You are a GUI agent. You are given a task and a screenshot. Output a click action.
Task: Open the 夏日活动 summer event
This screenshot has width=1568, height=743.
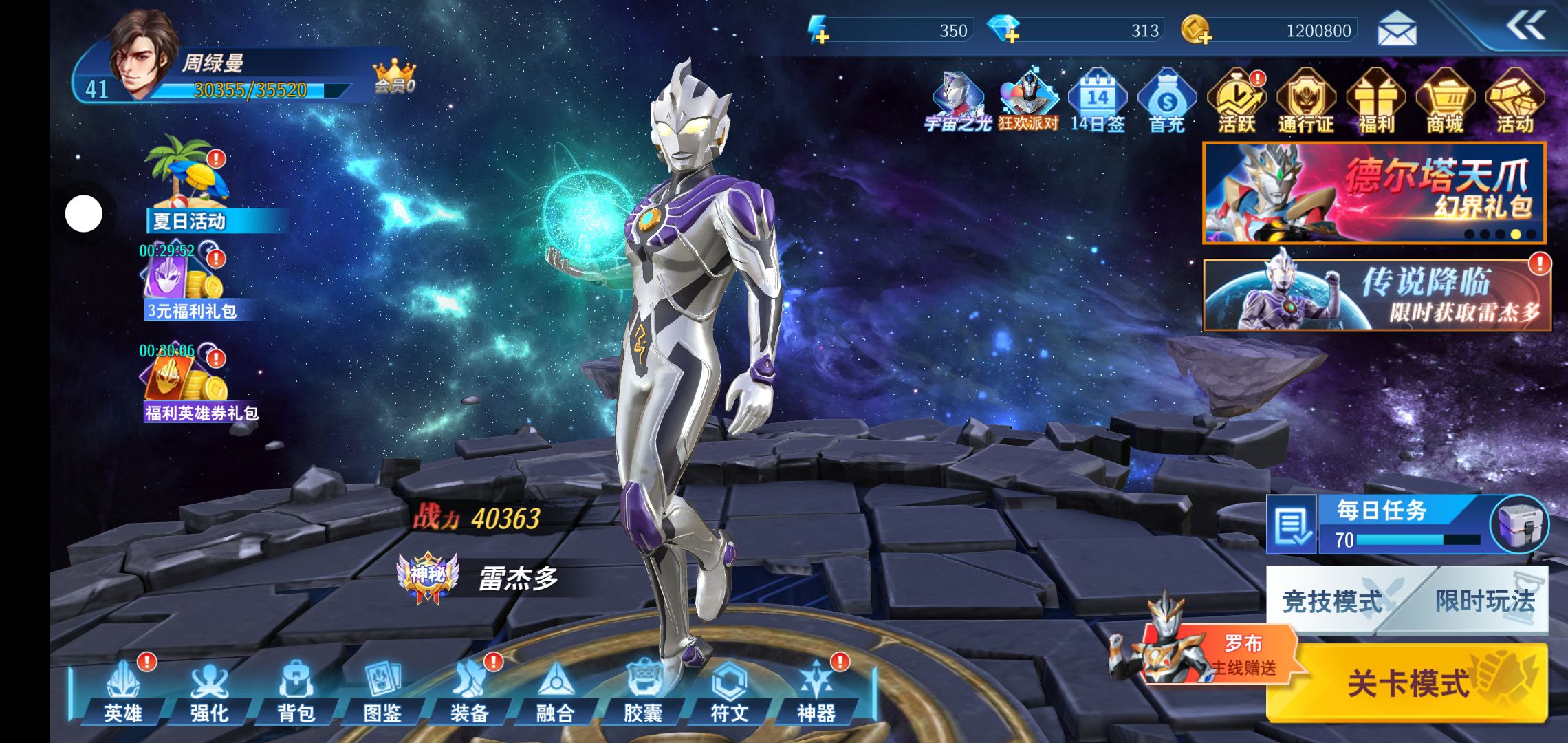point(188,186)
